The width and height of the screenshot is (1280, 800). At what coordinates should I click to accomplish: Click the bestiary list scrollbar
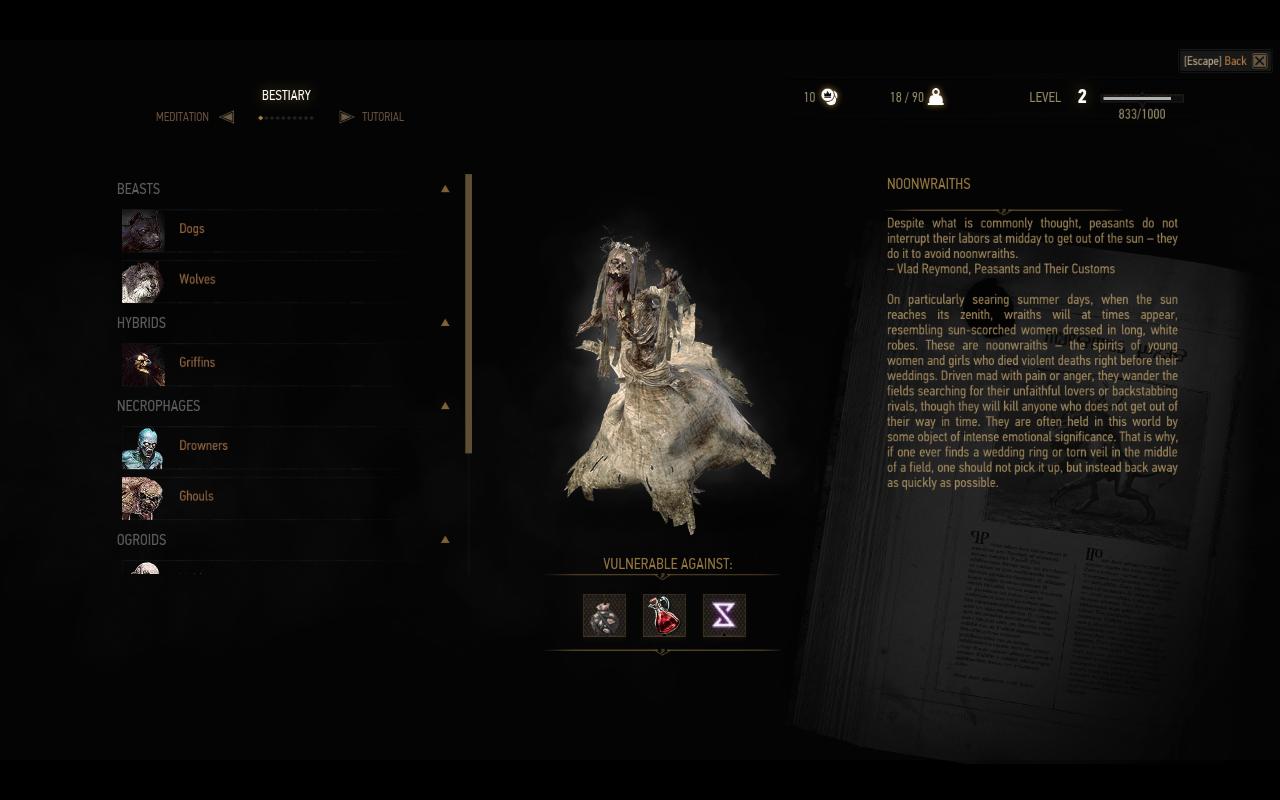click(x=468, y=314)
